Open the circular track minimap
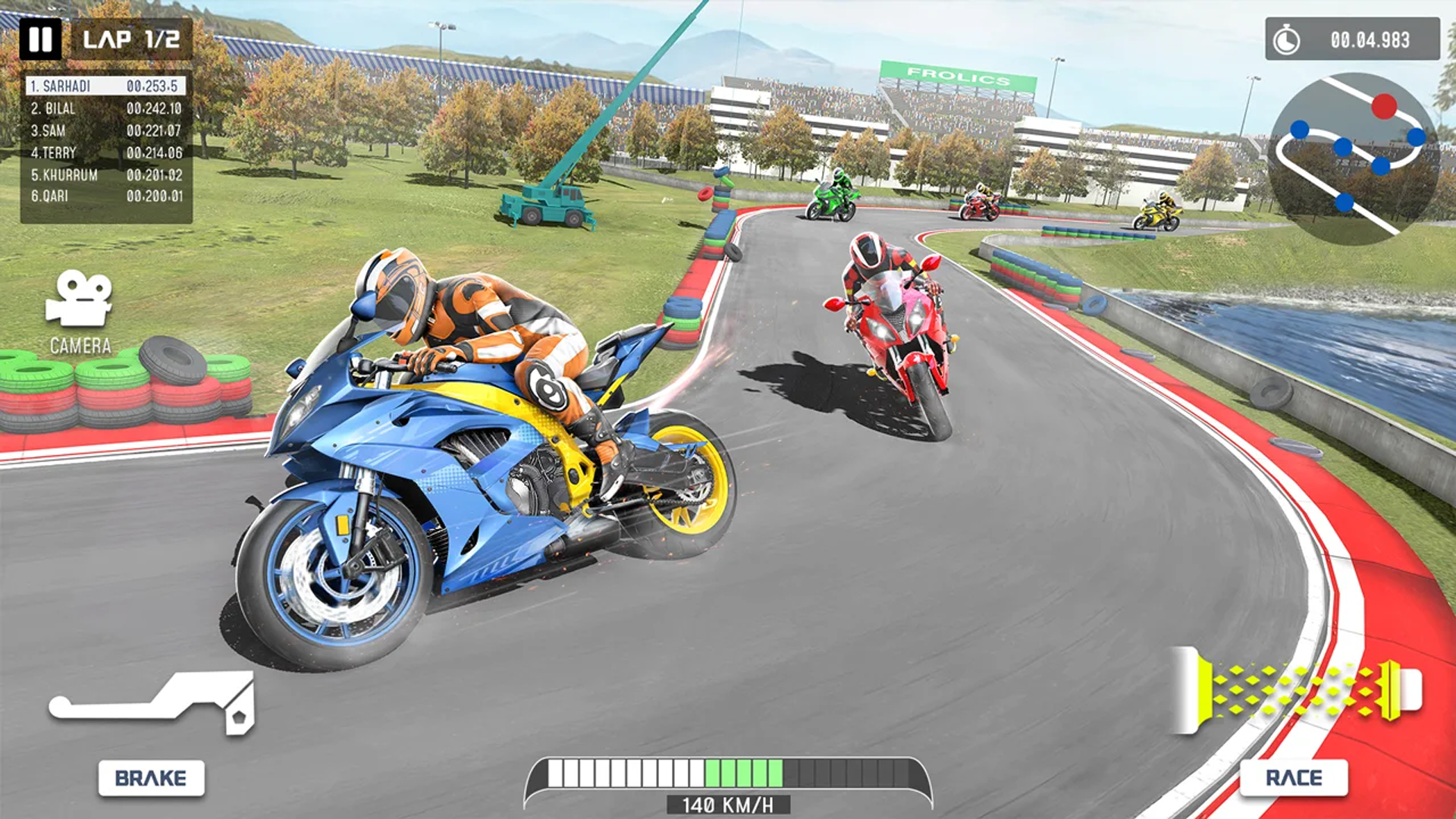The height and width of the screenshot is (819, 1456). 1353,158
